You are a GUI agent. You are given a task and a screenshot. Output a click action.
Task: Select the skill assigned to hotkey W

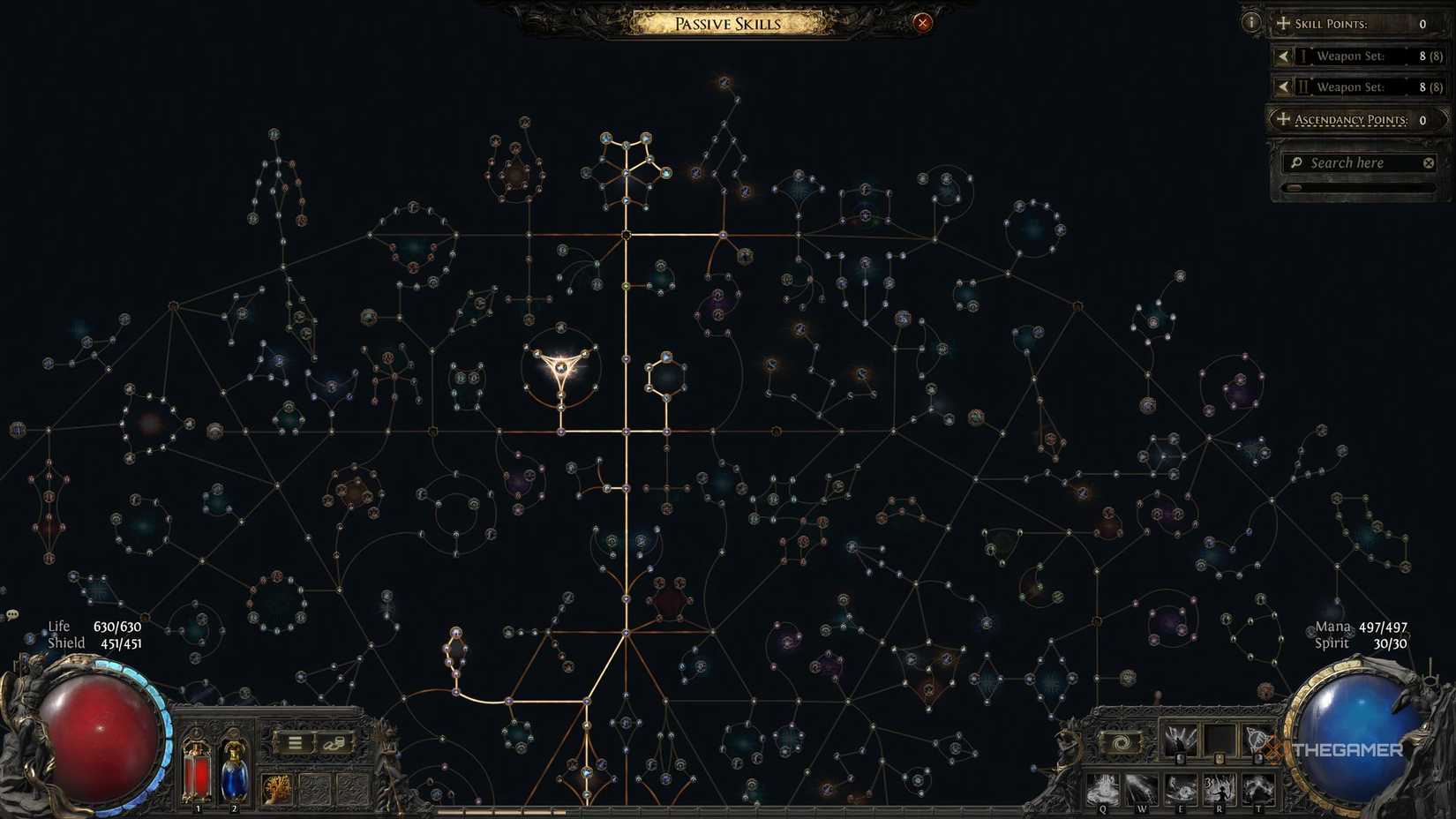1141,788
